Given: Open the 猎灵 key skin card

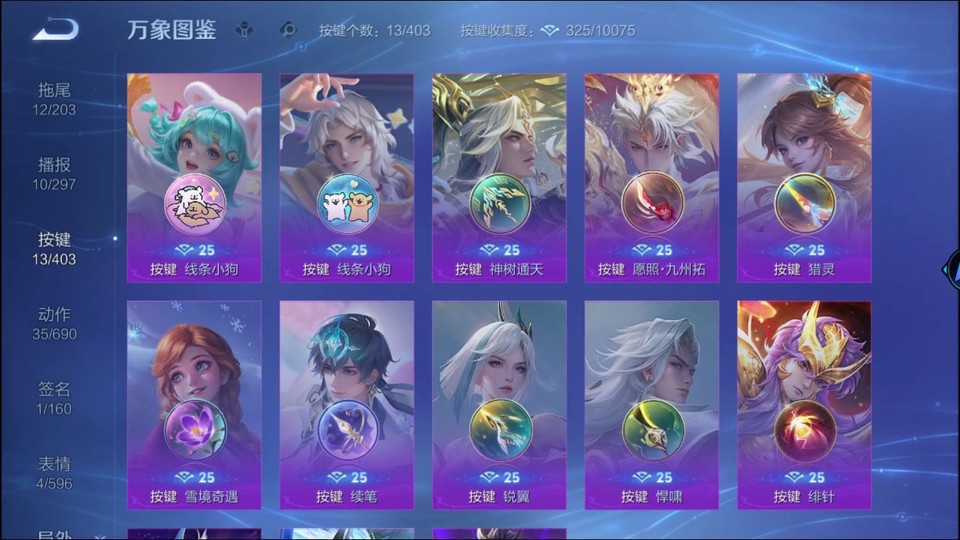Looking at the screenshot, I should (x=804, y=178).
